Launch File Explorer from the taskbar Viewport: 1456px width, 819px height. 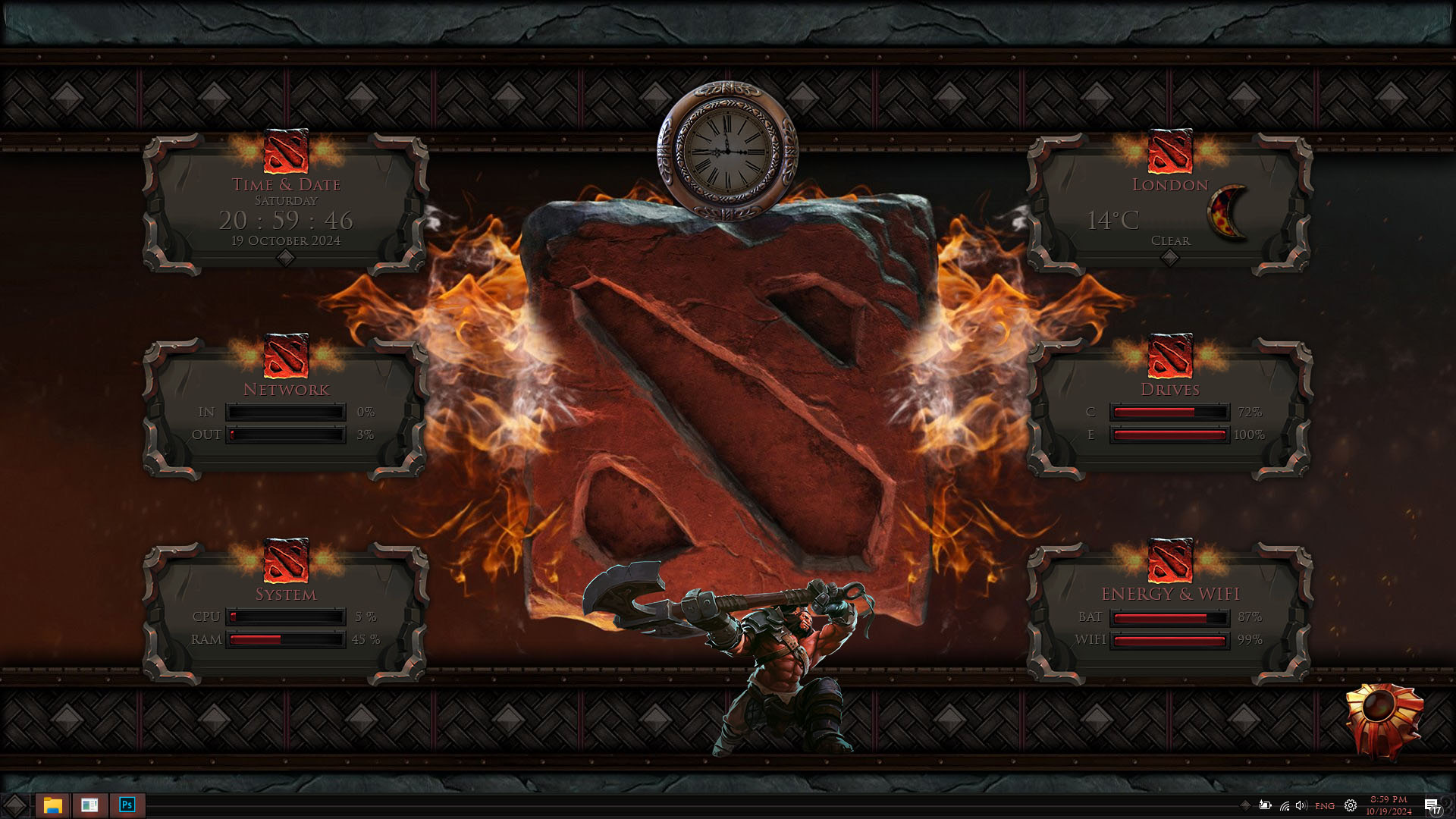pos(52,805)
